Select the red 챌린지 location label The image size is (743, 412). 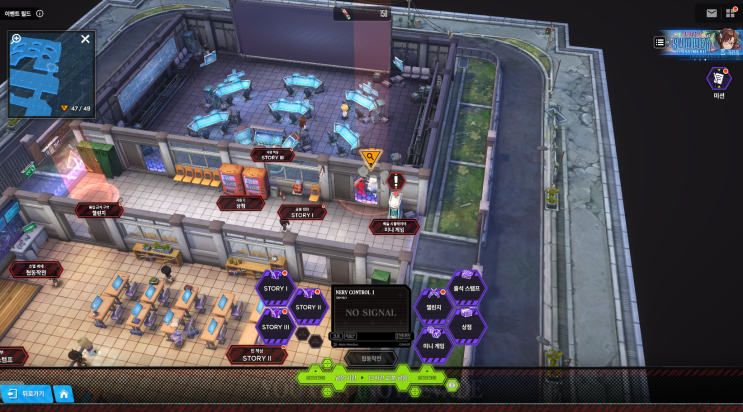pos(97,211)
